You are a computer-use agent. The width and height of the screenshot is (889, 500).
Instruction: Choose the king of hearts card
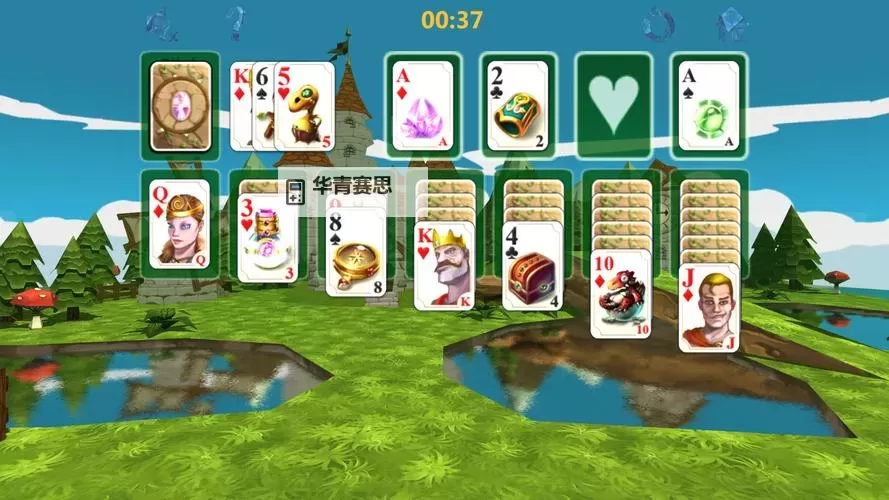(444, 266)
